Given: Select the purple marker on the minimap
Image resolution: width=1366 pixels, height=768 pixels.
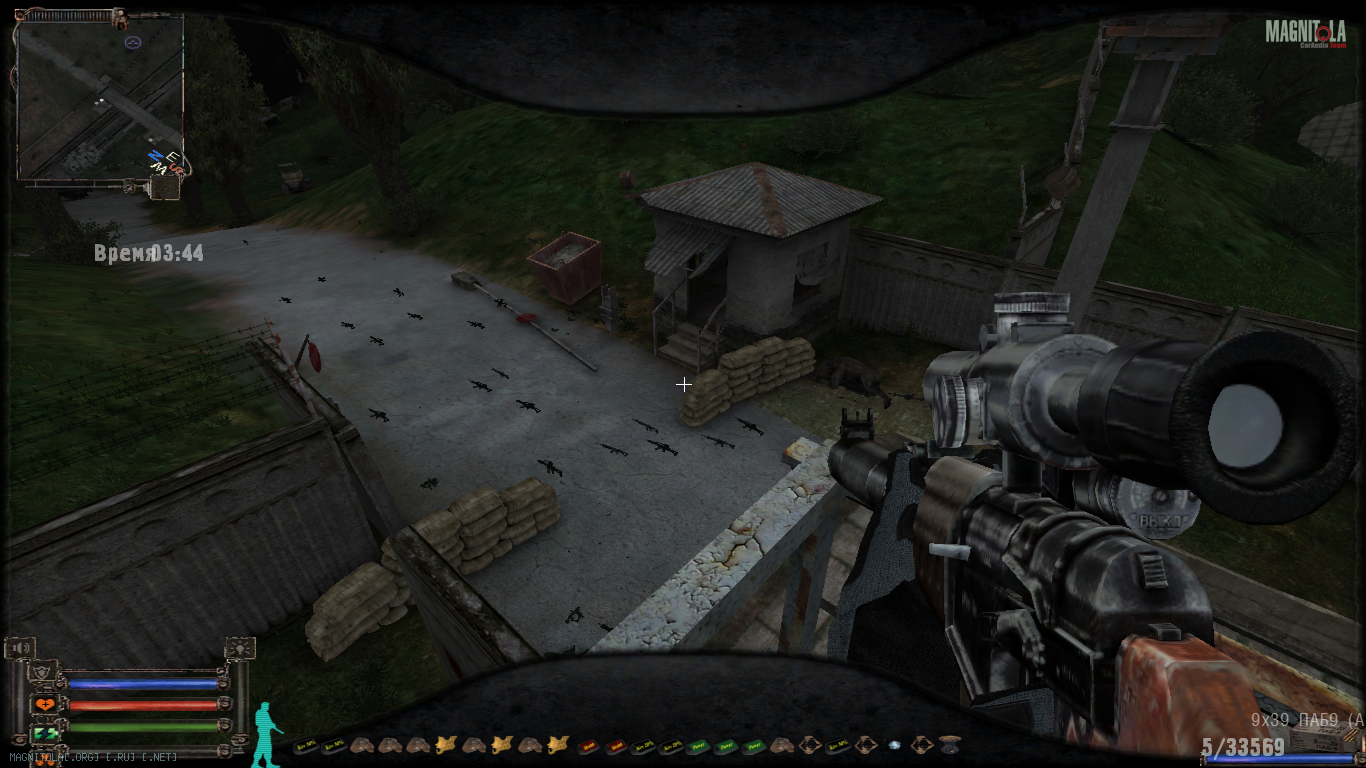Looking at the screenshot, I should 133,42.
